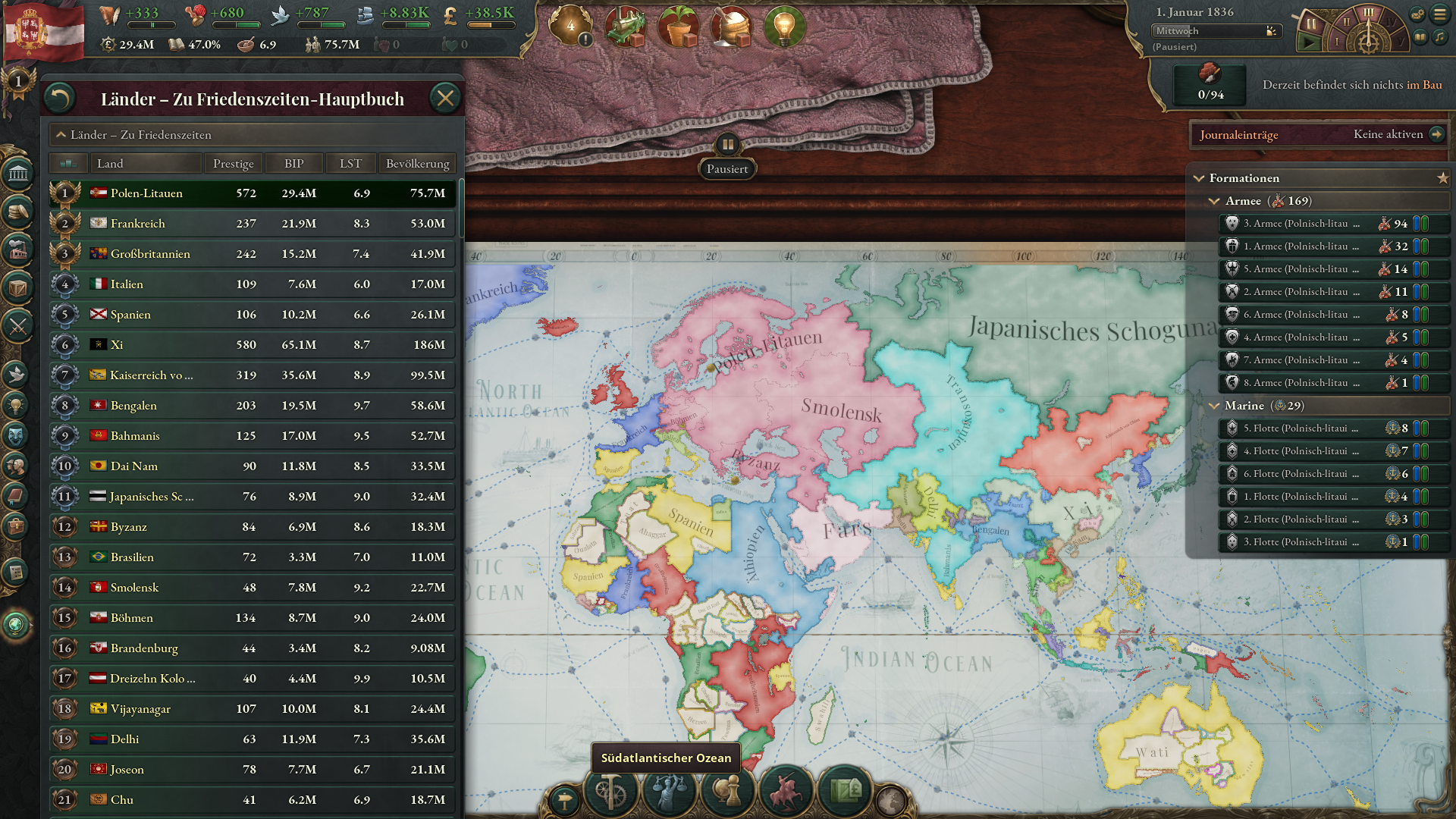The image size is (1456, 819).
Task: Select the political lens with scales icon
Action: [x=668, y=792]
